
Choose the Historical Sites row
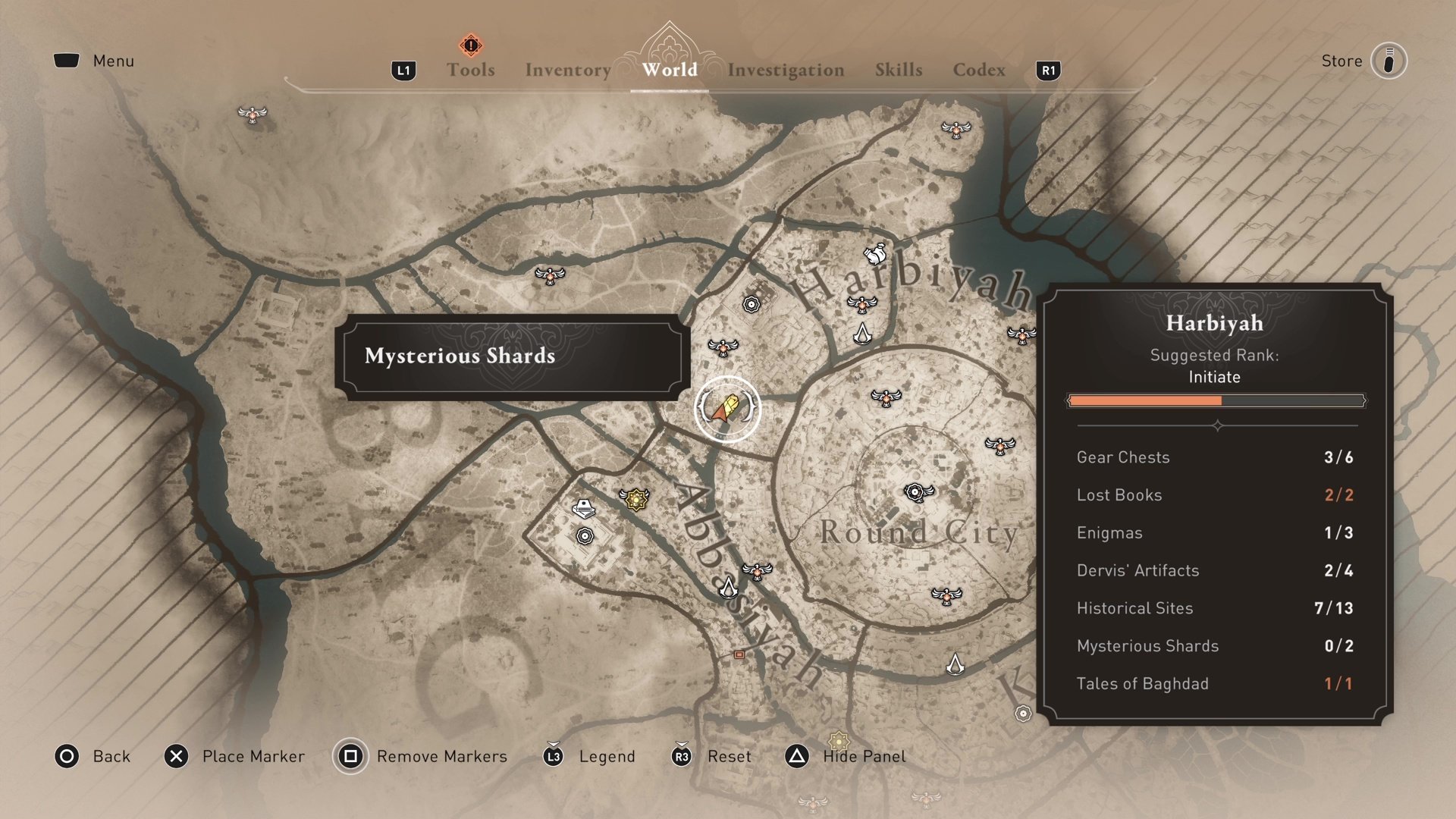(x=1214, y=608)
